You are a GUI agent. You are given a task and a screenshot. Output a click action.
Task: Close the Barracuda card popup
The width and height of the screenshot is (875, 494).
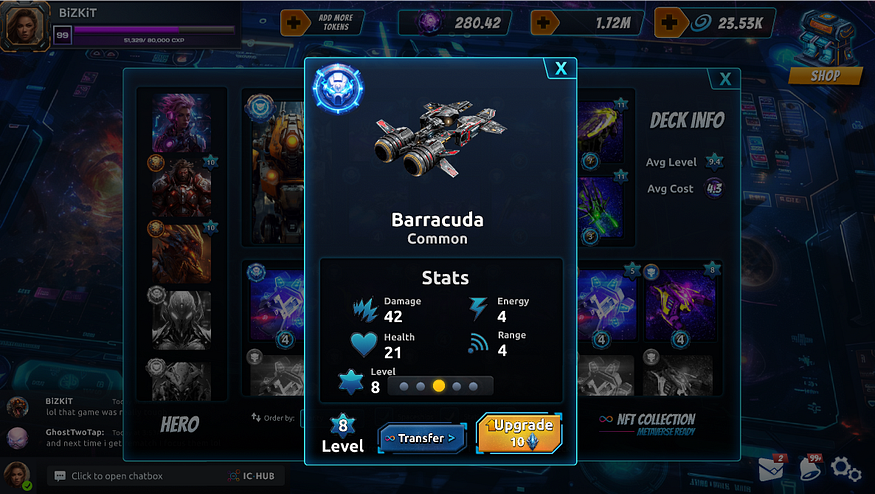click(x=561, y=68)
